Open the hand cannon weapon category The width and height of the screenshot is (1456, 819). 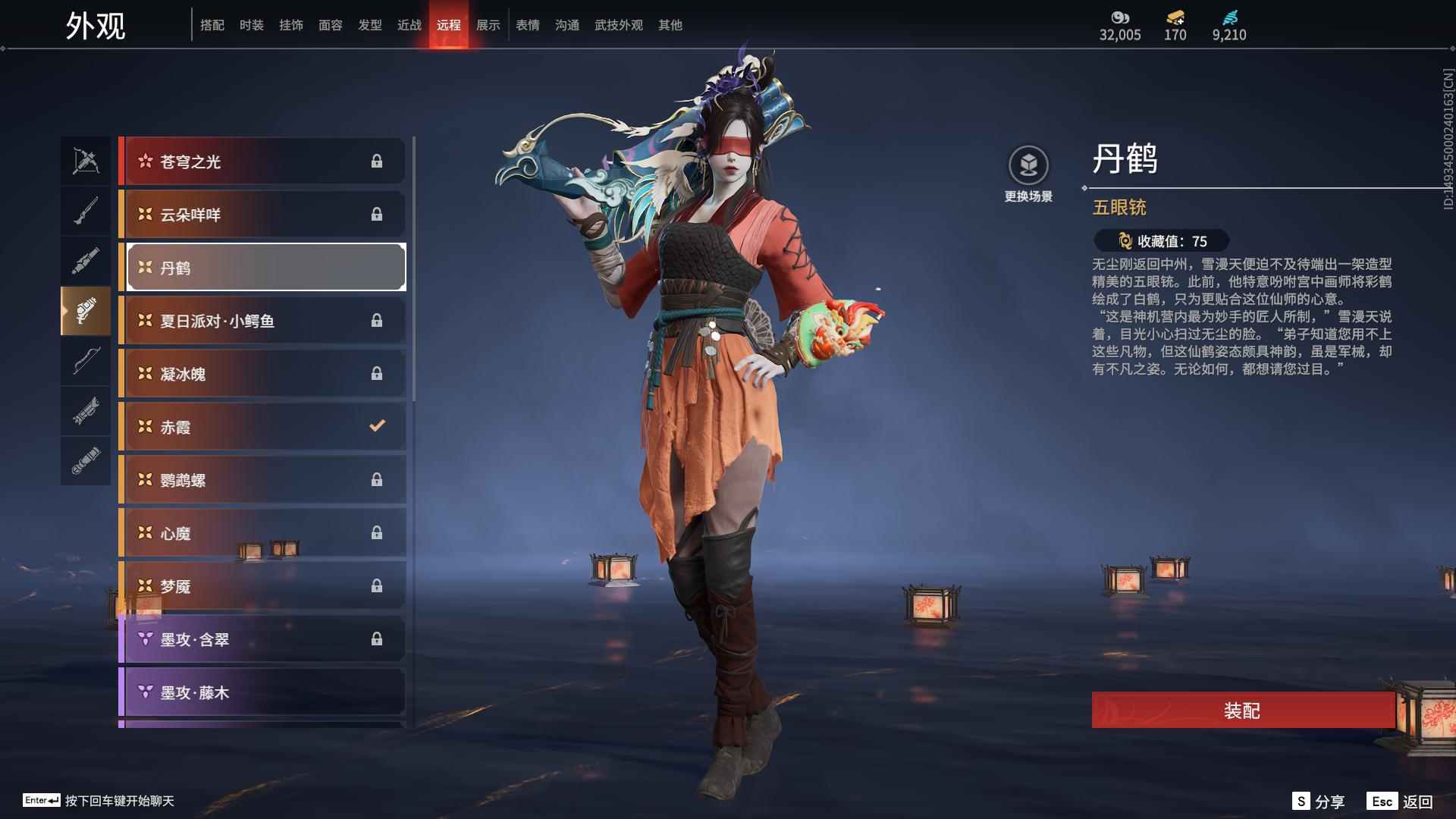coord(86,262)
